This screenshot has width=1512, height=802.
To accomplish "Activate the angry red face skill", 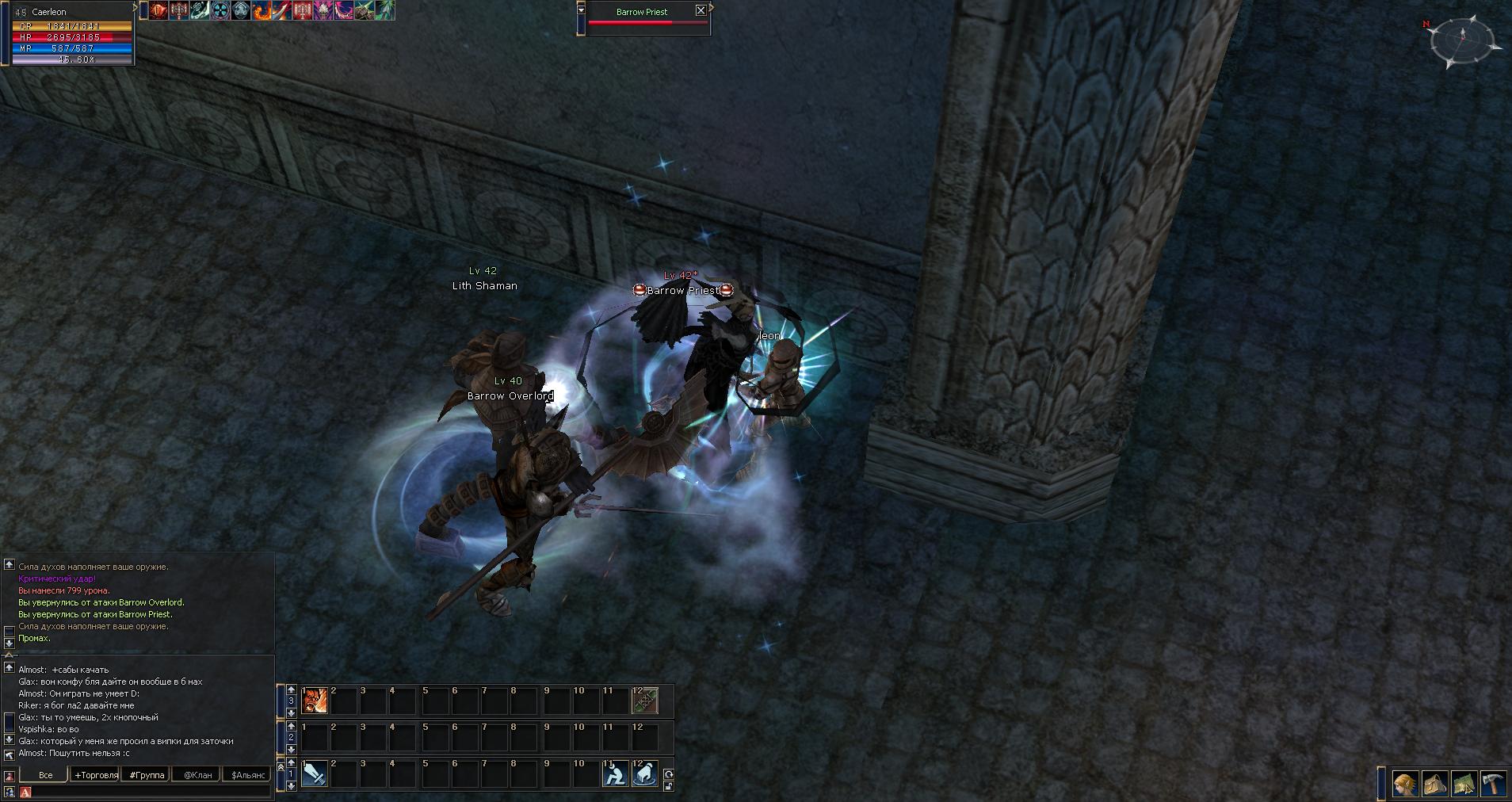I will [315, 701].
